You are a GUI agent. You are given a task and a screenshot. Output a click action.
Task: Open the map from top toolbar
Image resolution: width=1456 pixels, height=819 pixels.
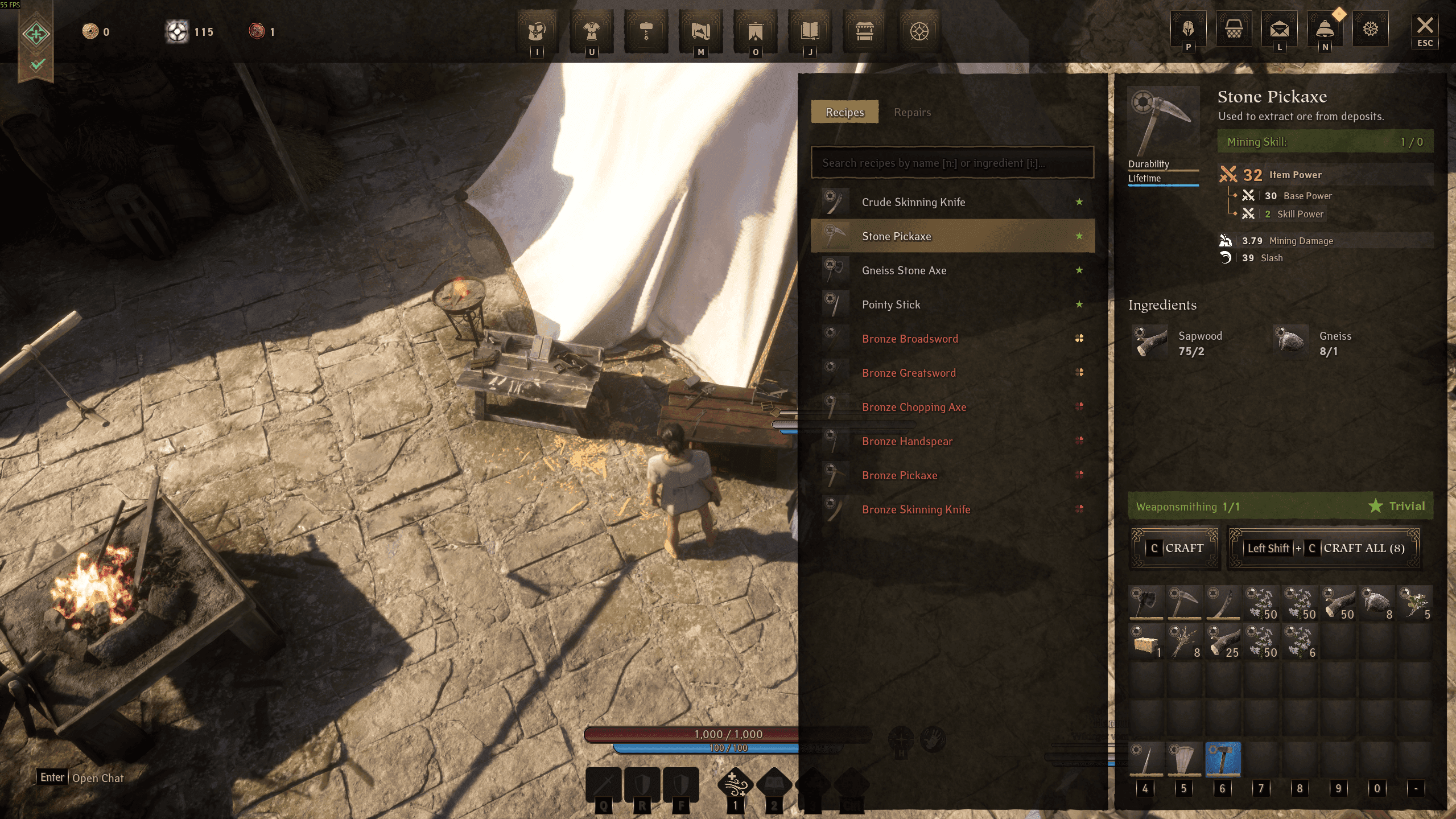tap(701, 31)
